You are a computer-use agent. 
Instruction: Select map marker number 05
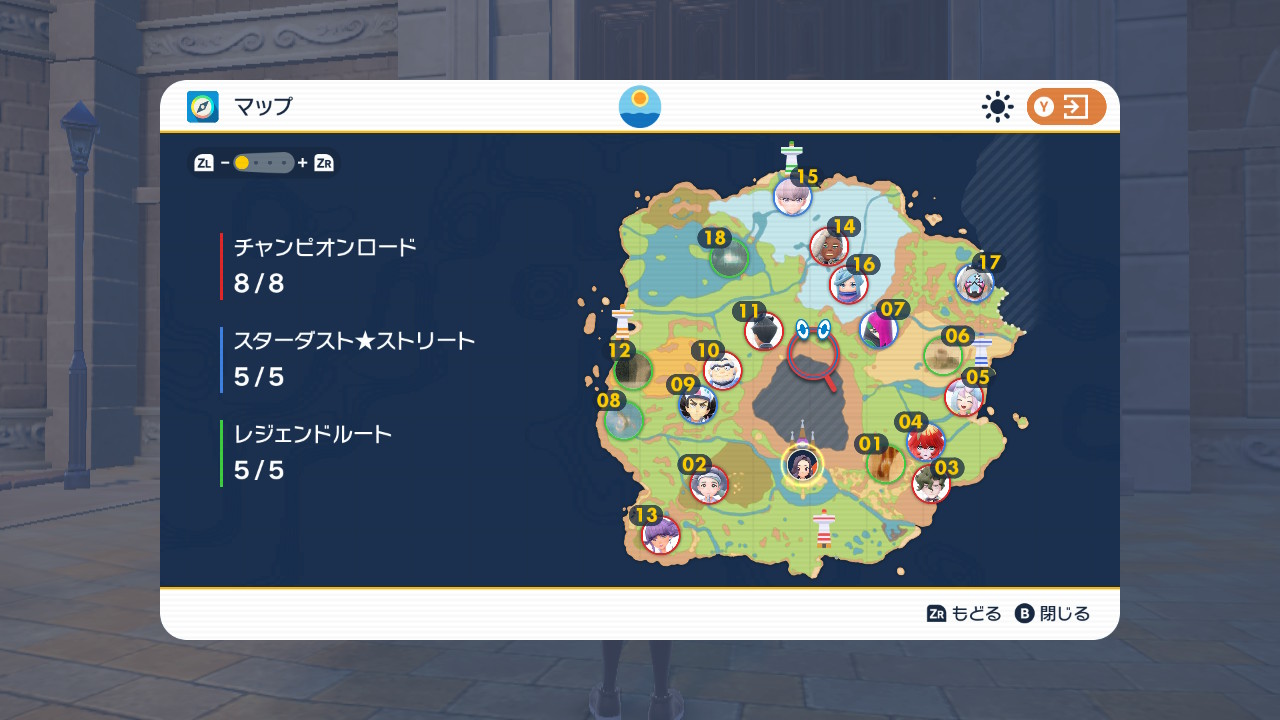(x=963, y=397)
